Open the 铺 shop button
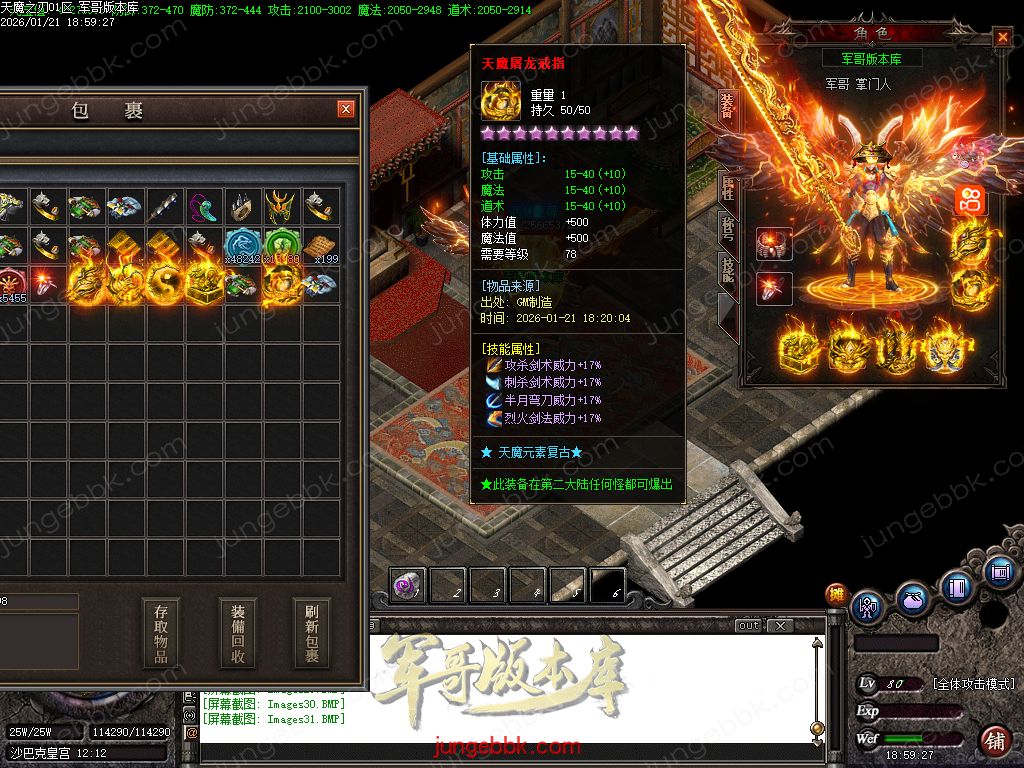The height and width of the screenshot is (768, 1024). click(x=994, y=741)
